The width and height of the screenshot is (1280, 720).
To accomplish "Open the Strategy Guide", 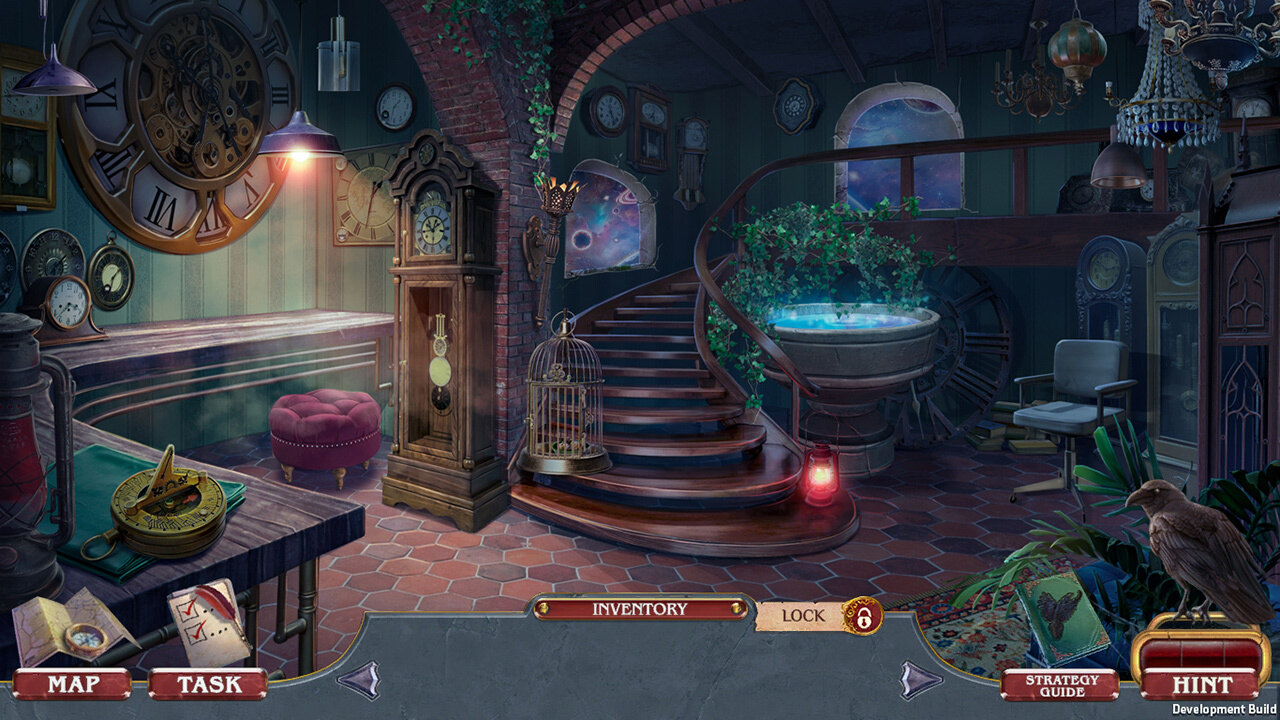I will (1061, 685).
